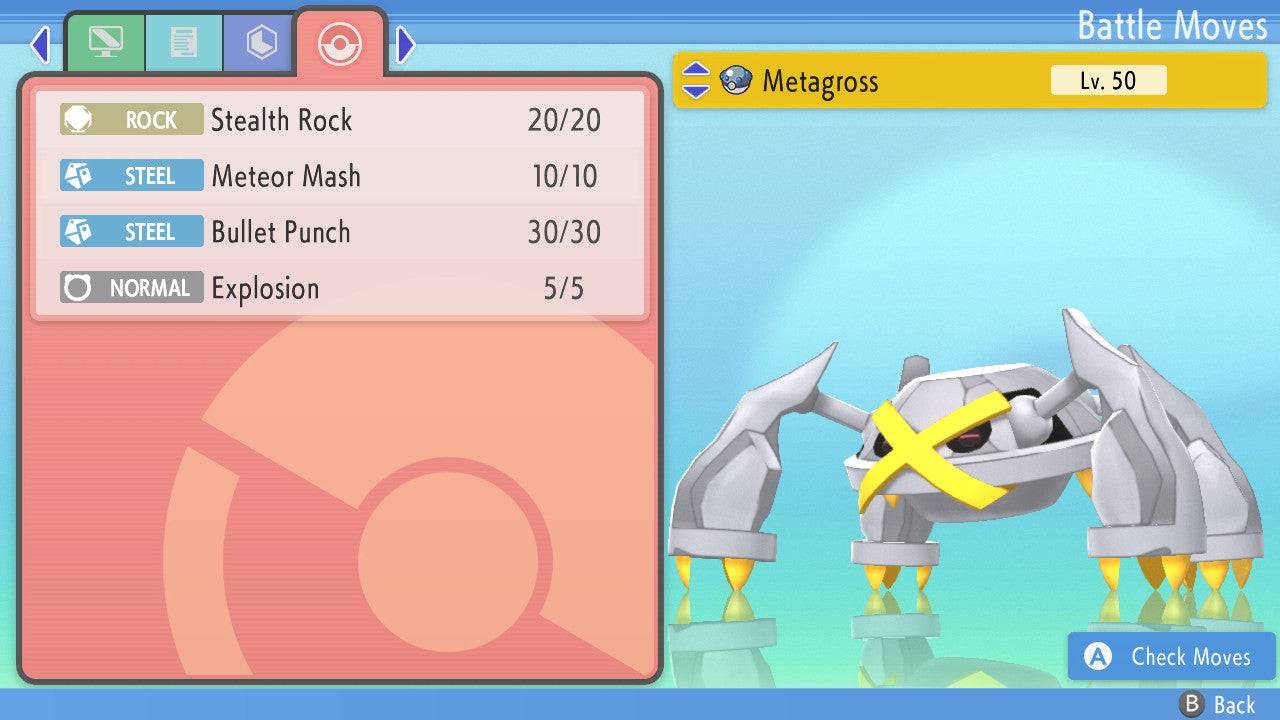
Task: Switch to the green monitor summary tab
Action: 105,43
